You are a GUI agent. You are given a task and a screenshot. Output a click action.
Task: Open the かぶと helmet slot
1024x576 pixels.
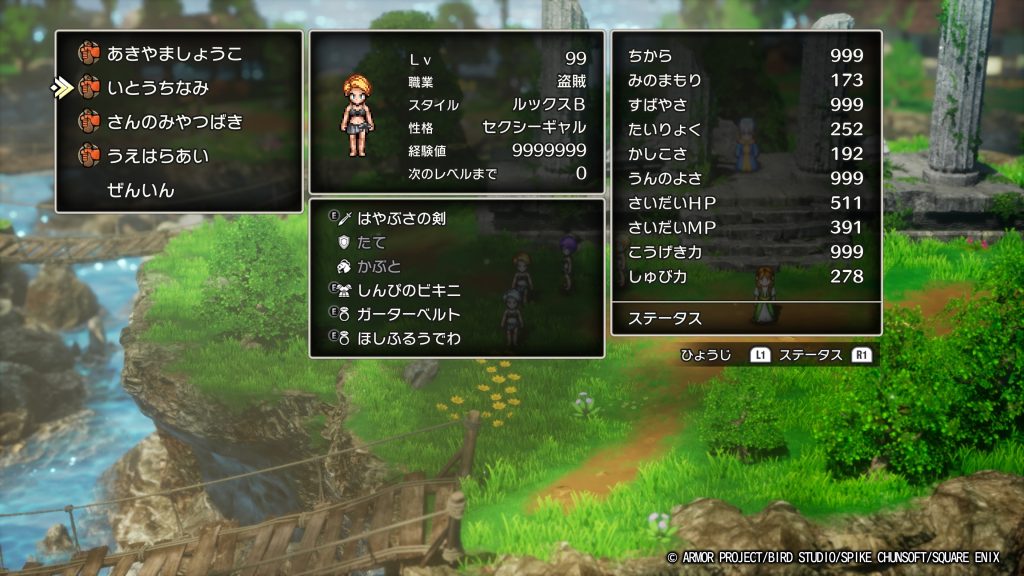click(x=378, y=266)
